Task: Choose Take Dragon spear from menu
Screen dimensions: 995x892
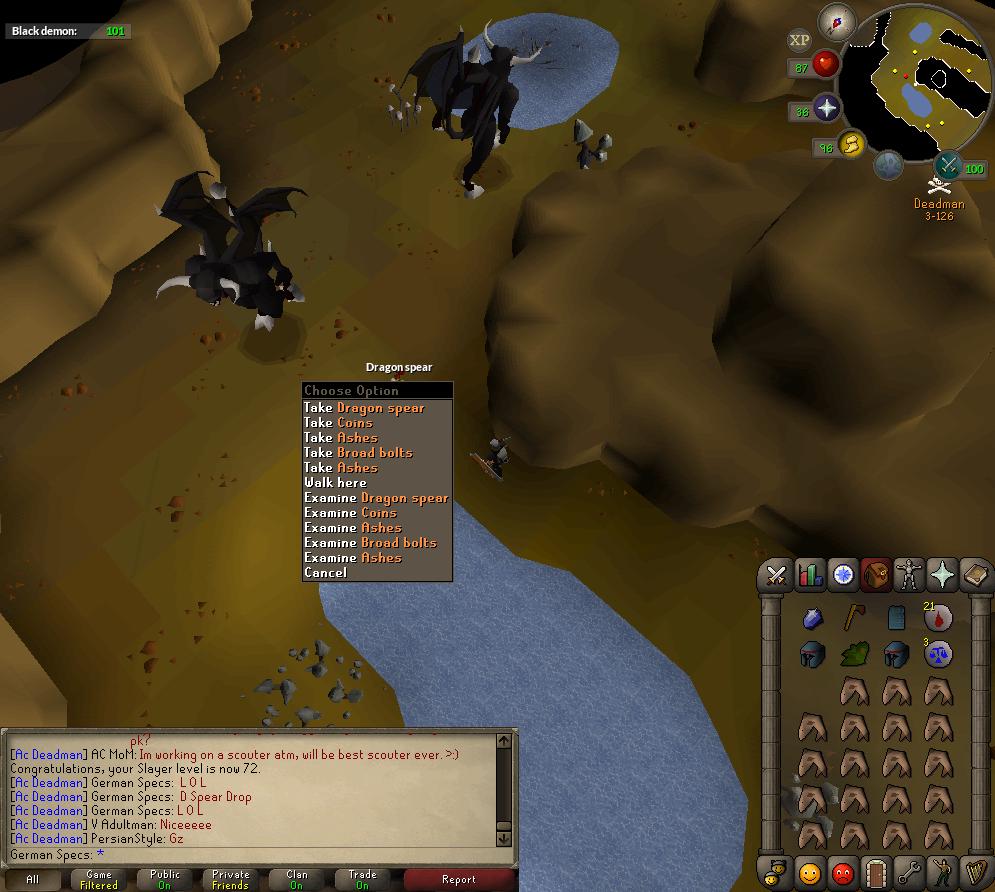Action: tap(365, 408)
